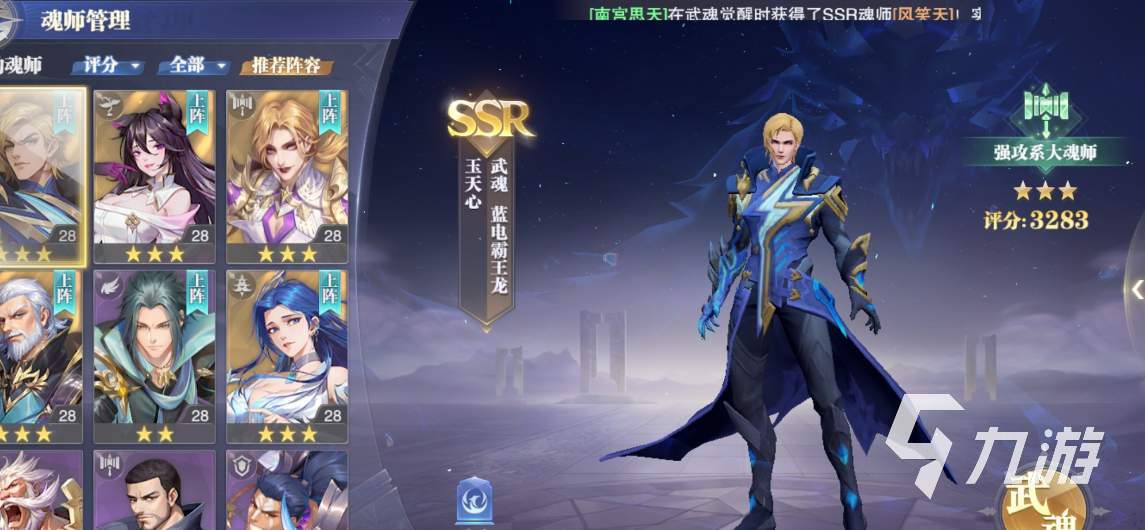The image size is (1145, 530).
Task: Show the 推荐阵容 recommended lineup
Action: pos(285,67)
